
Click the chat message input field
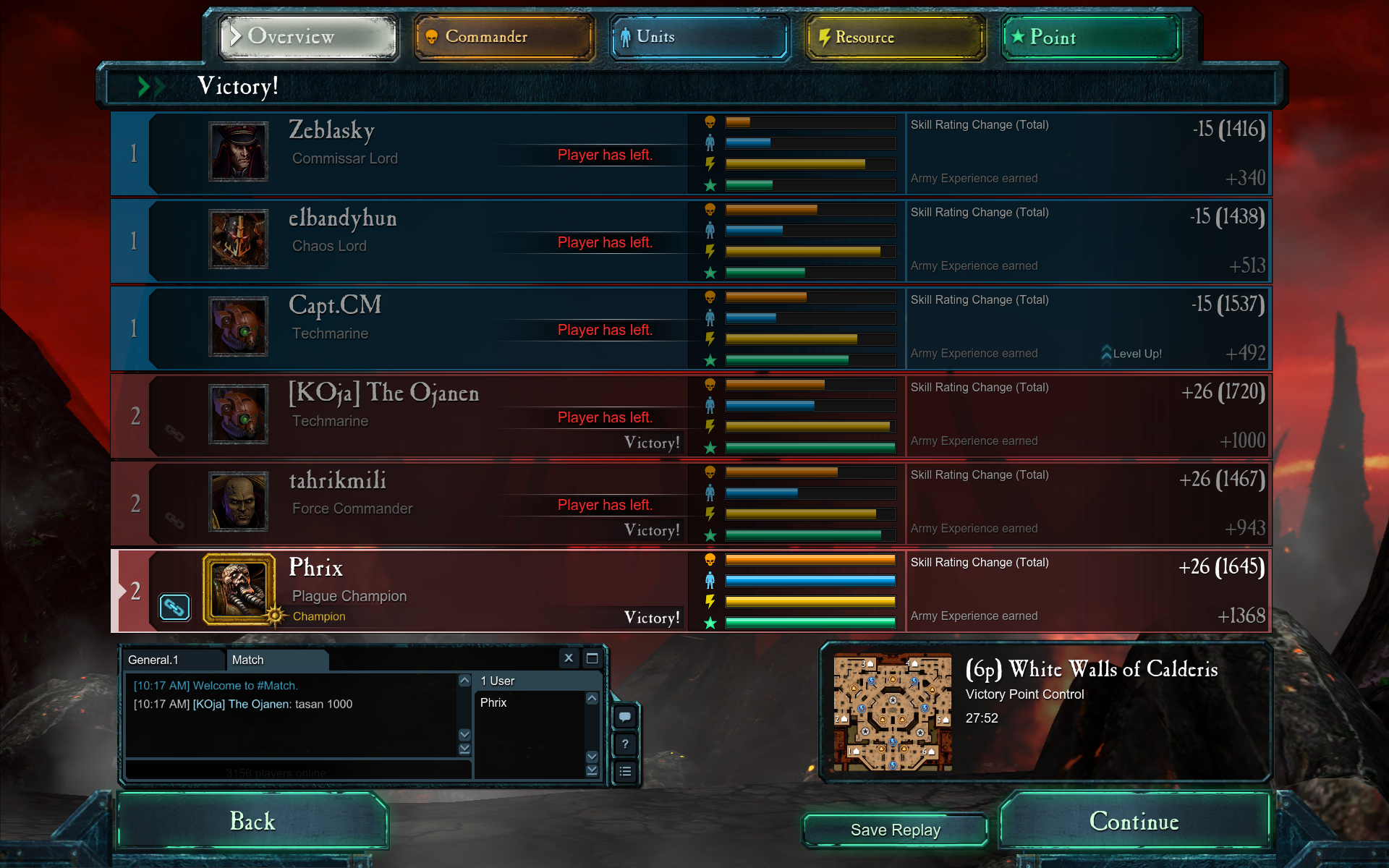tap(298, 771)
